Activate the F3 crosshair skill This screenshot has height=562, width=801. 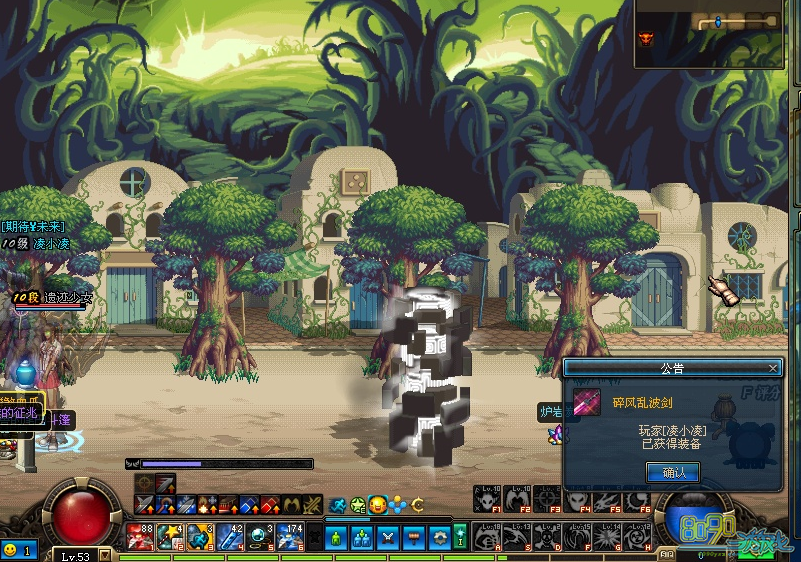(x=548, y=499)
